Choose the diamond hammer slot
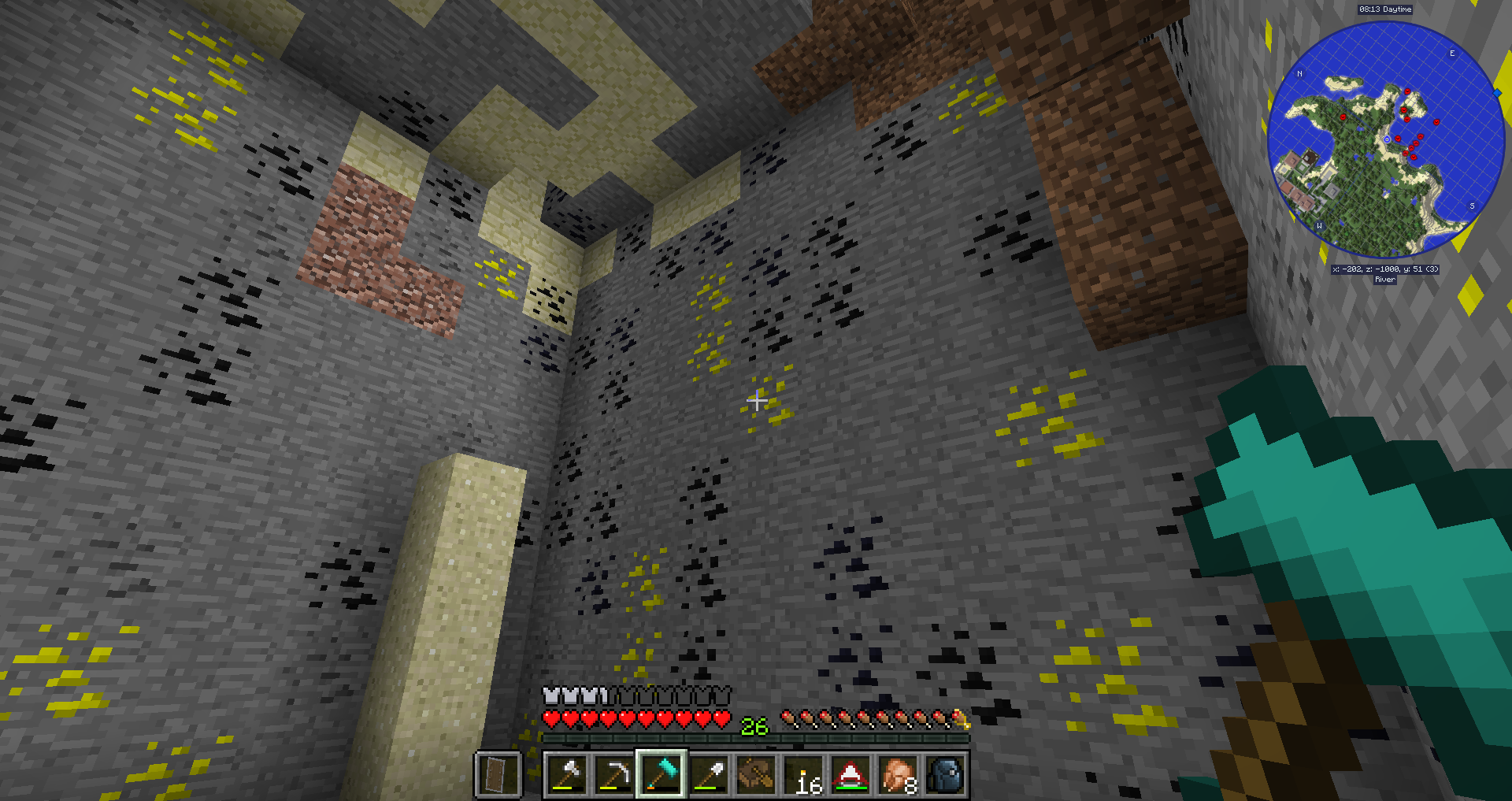This screenshot has height=801, width=1512. (x=661, y=775)
